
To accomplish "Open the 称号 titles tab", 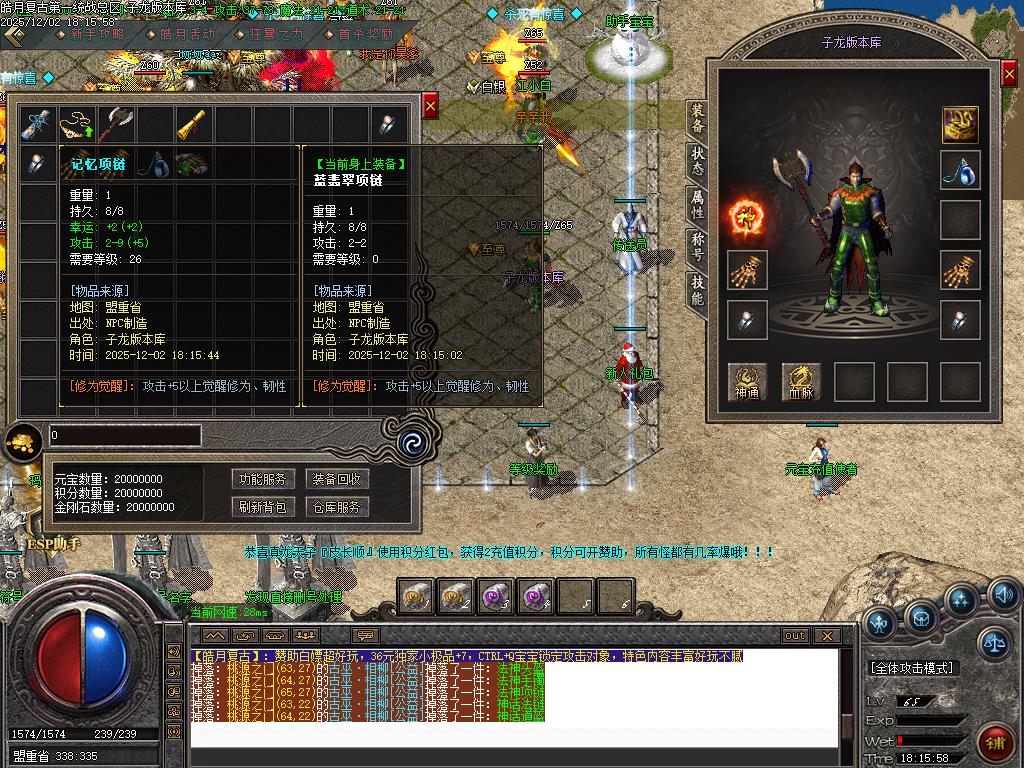I will (x=697, y=247).
